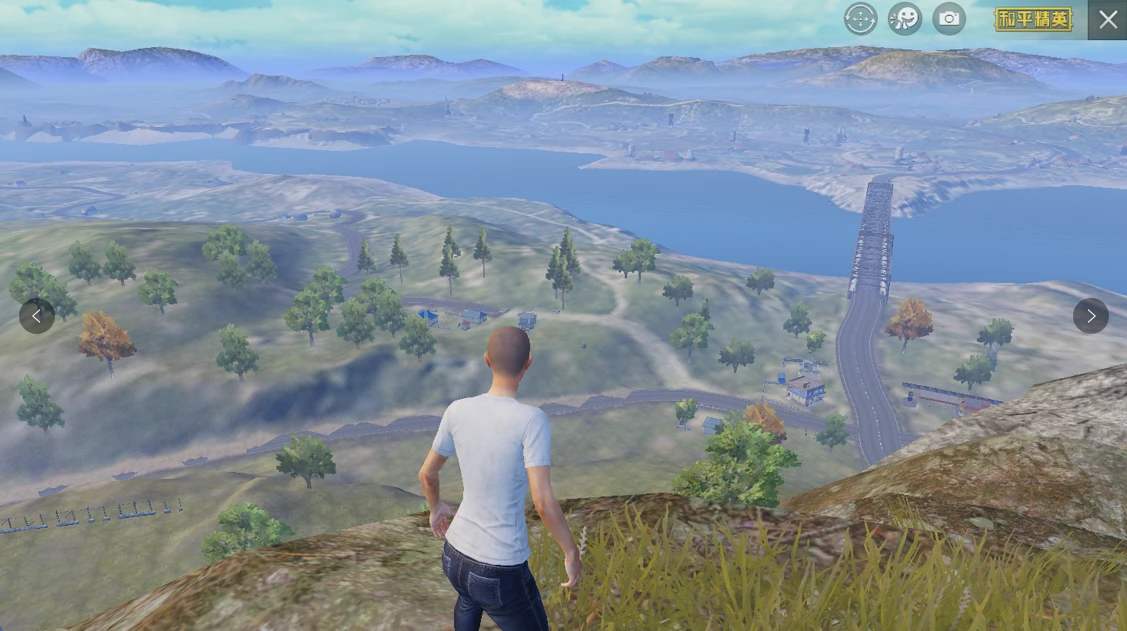Viewport: 1127px width, 631px height.
Task: Open the smiley emote icon
Action: pyautogui.click(x=905, y=18)
